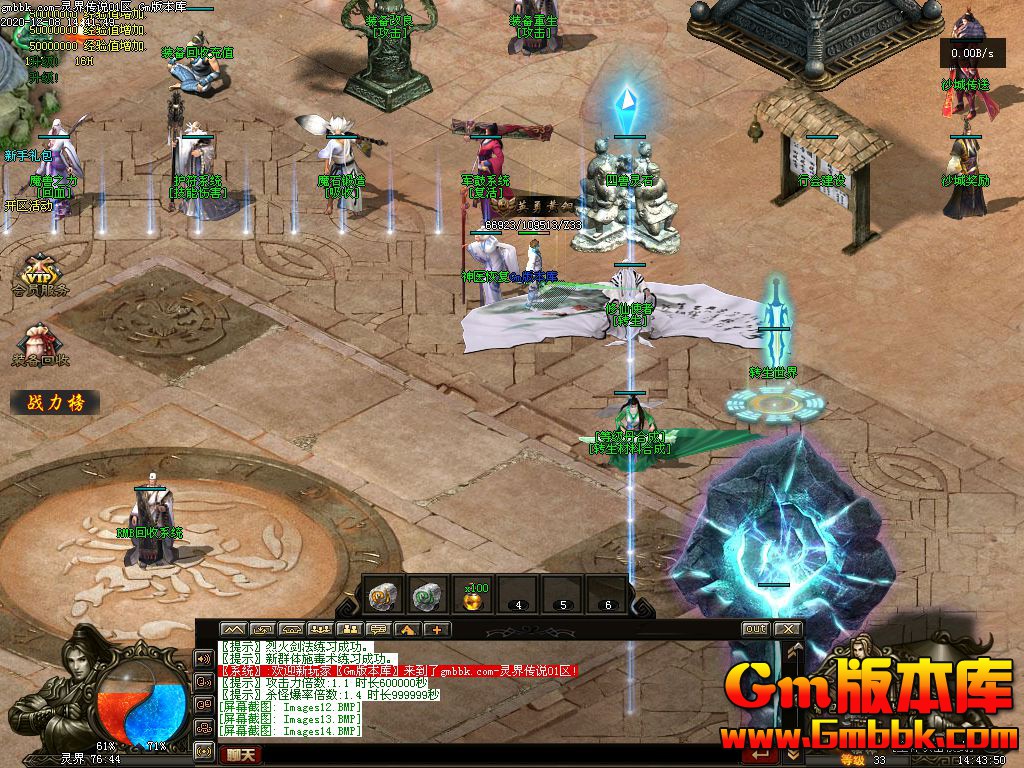The image size is (1024, 768).
Task: Click the out button on chat bar
Action: (755, 629)
